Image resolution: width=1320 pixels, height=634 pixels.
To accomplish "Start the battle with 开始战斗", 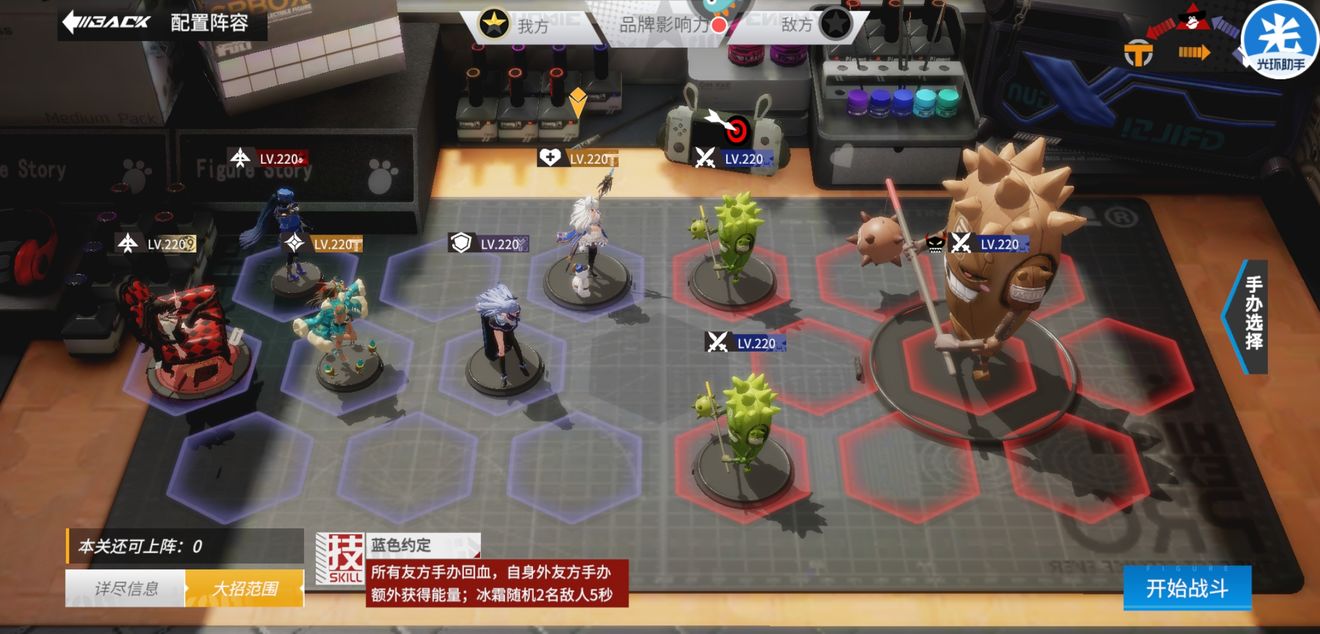I will pos(1186,588).
